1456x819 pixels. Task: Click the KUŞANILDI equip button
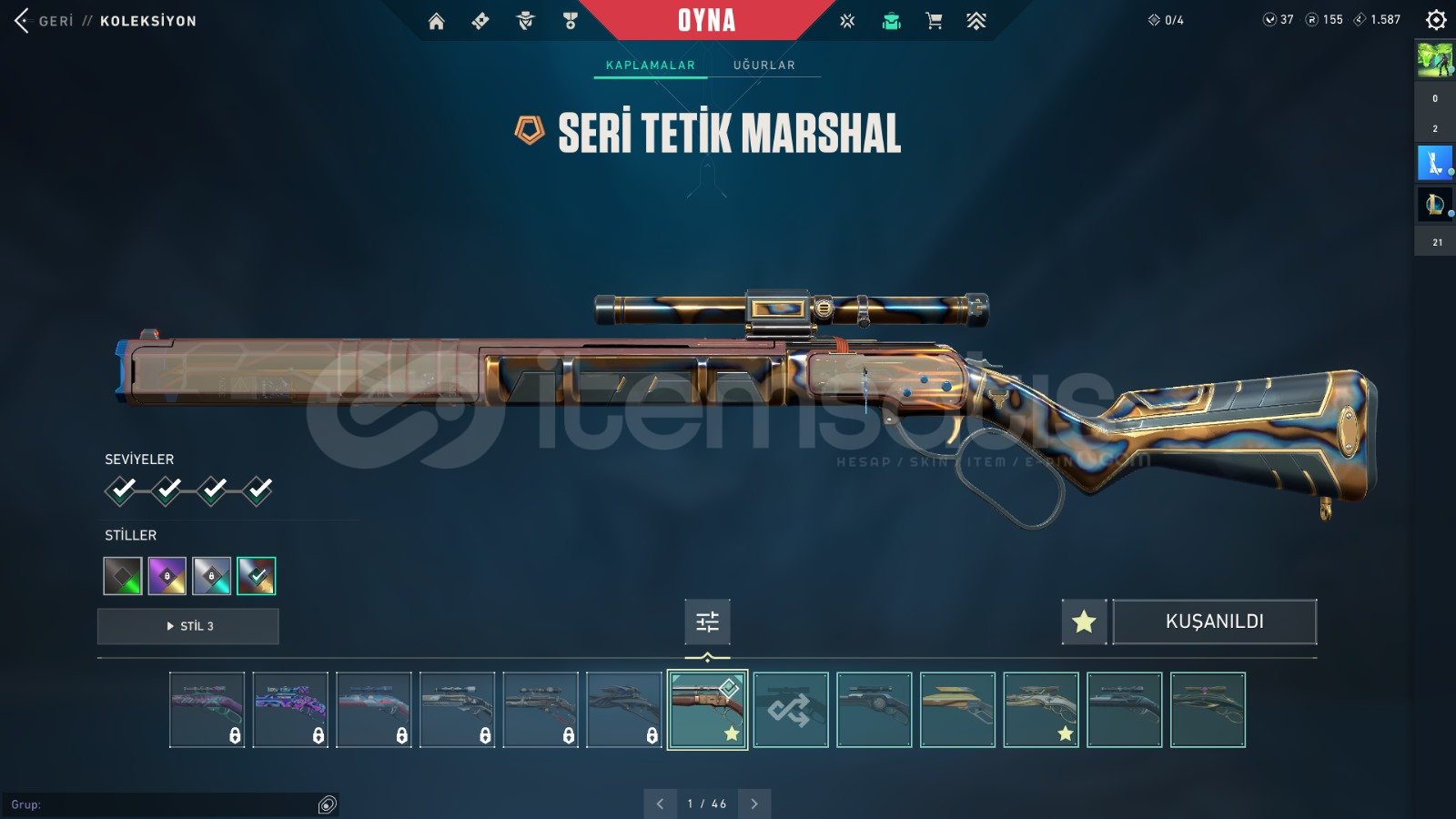tap(1214, 622)
